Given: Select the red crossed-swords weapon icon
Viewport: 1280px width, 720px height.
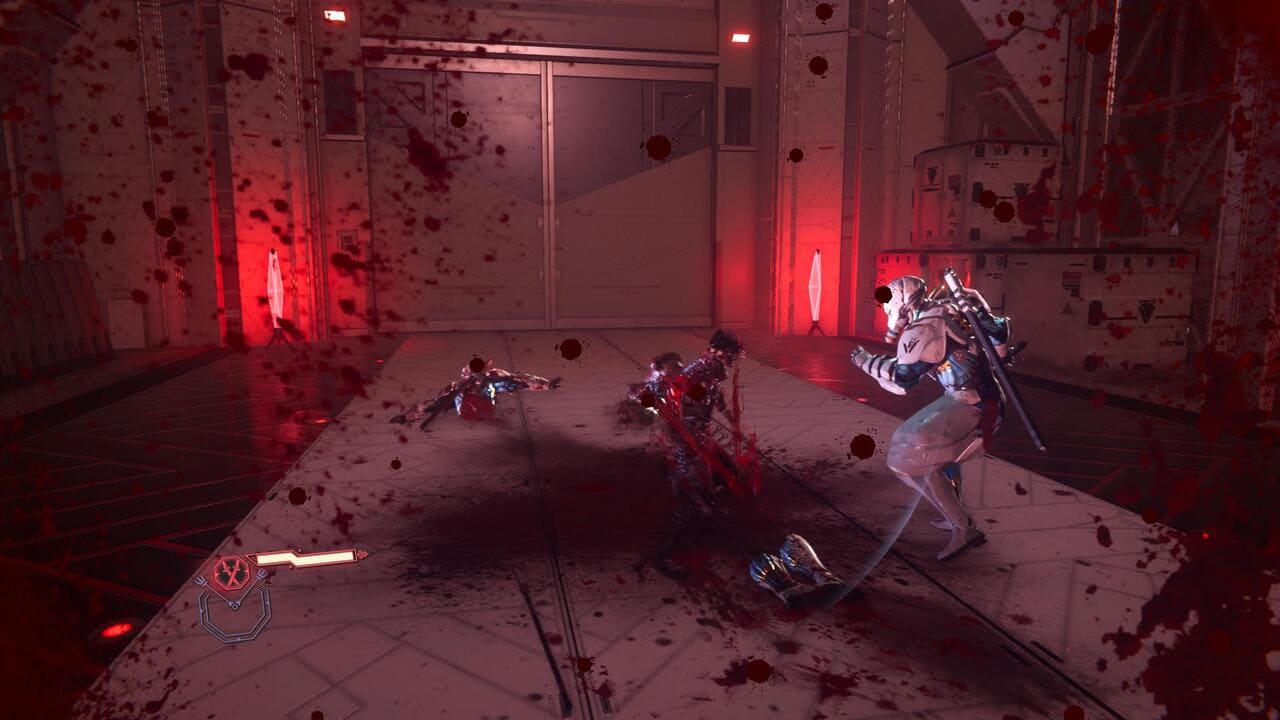Looking at the screenshot, I should 230,572.
